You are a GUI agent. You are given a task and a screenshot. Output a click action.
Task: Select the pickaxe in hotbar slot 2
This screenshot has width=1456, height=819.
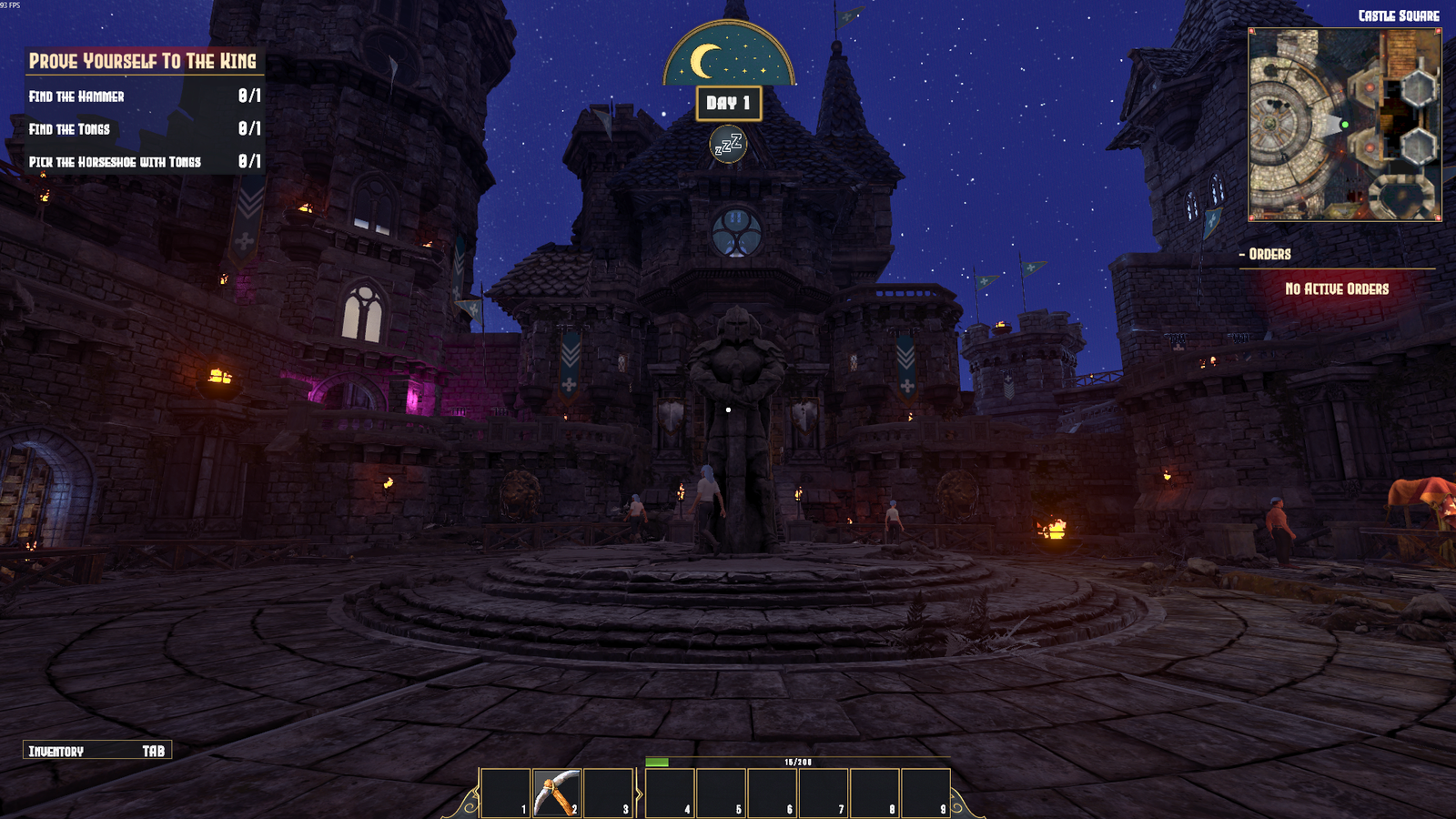(x=556, y=793)
